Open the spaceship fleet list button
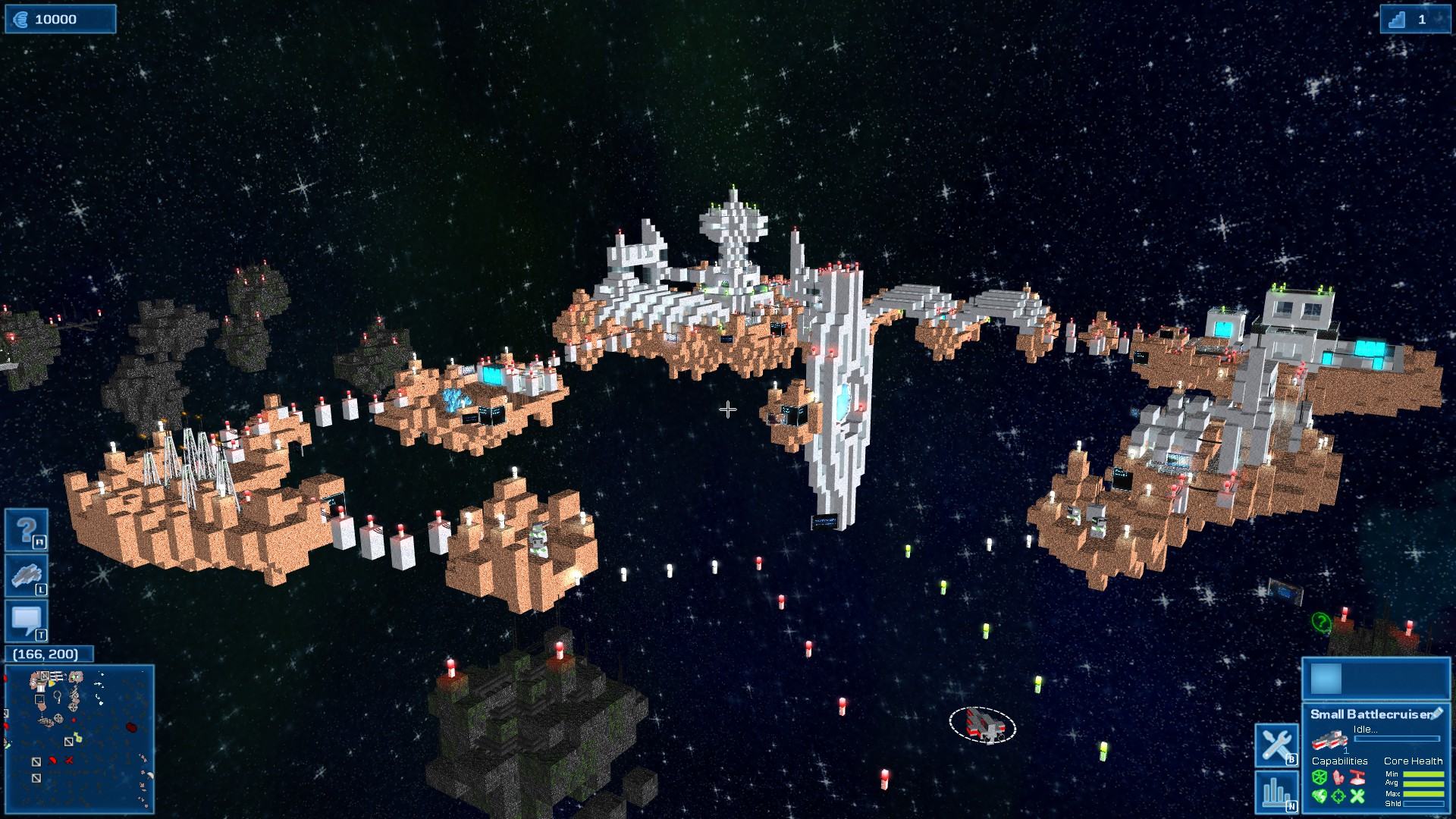Screen dimensions: 1456x819 click(27, 576)
